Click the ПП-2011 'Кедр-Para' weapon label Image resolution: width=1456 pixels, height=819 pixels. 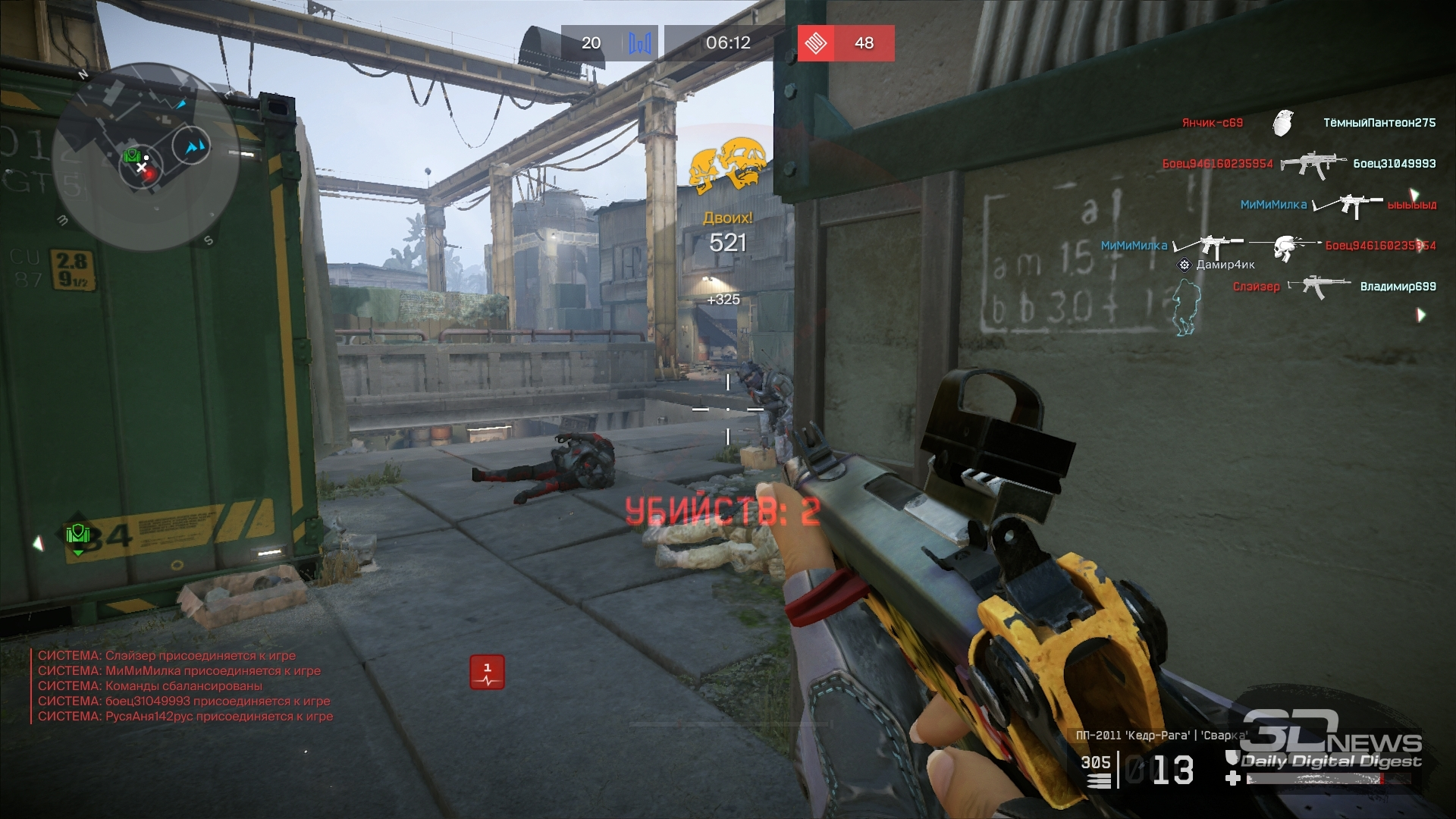pos(1160,735)
